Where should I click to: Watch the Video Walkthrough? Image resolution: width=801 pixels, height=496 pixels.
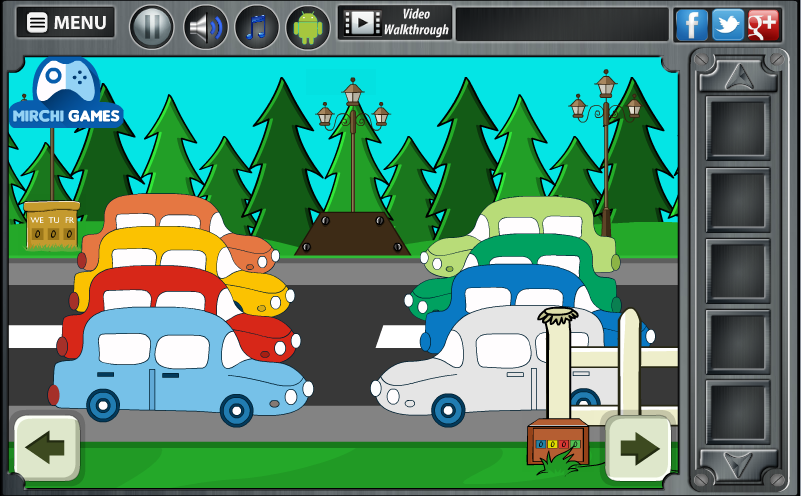395,23
